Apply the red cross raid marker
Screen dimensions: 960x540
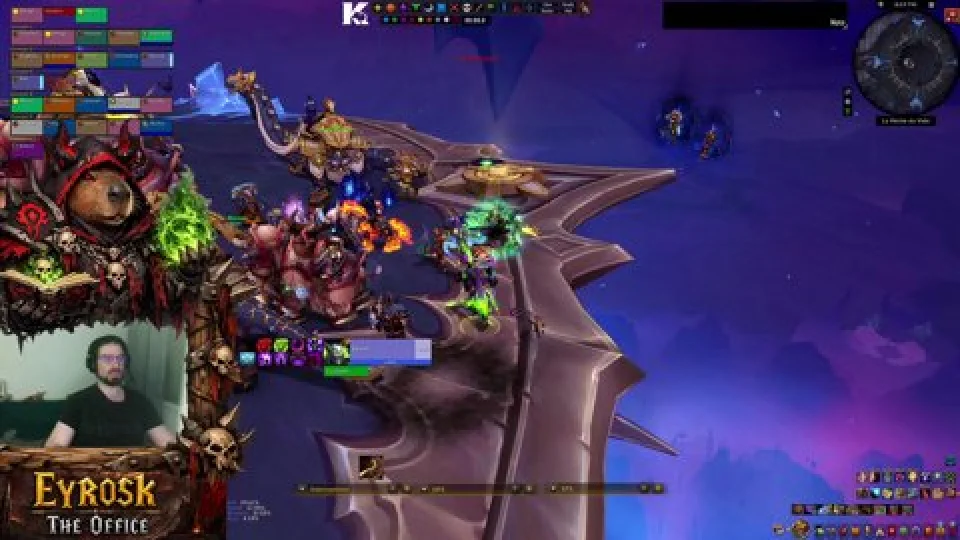pos(454,8)
